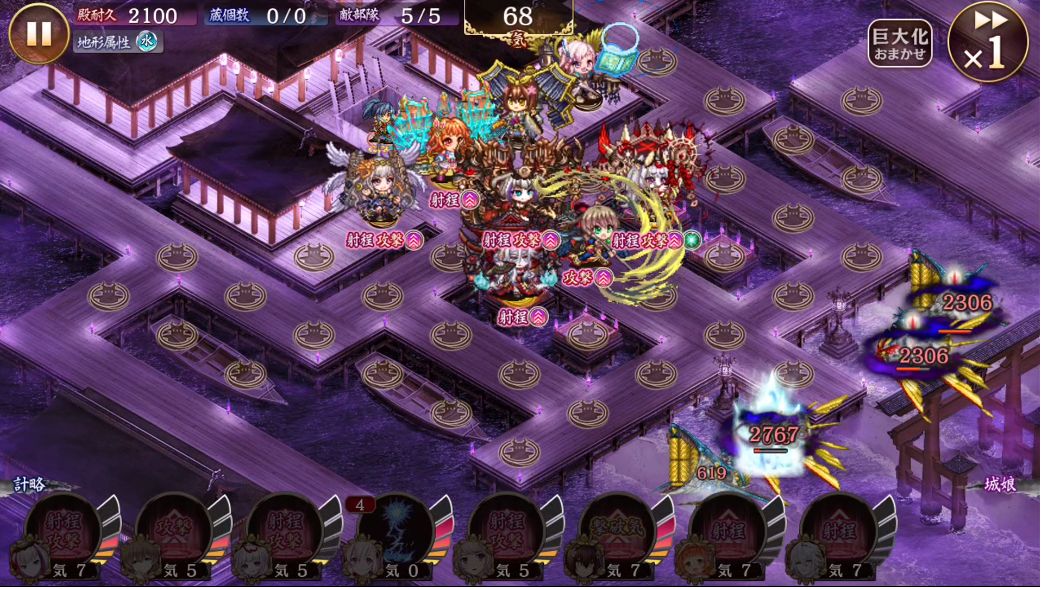The width and height of the screenshot is (1042, 589).
Task: Open the 城娘 castle girl tab
Action: [x=1000, y=484]
